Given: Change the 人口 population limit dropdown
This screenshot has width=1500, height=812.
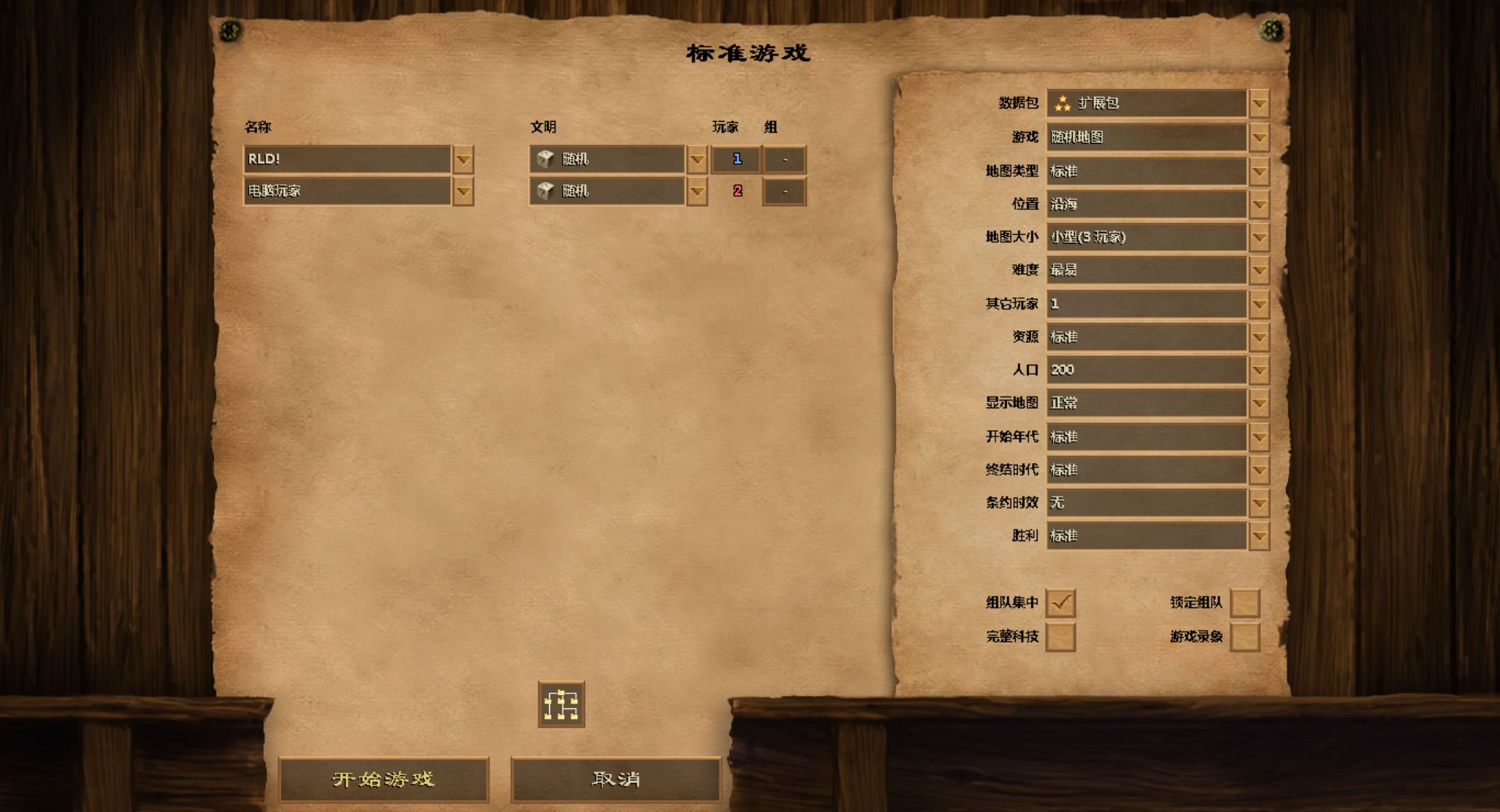Looking at the screenshot, I should tap(1258, 370).
